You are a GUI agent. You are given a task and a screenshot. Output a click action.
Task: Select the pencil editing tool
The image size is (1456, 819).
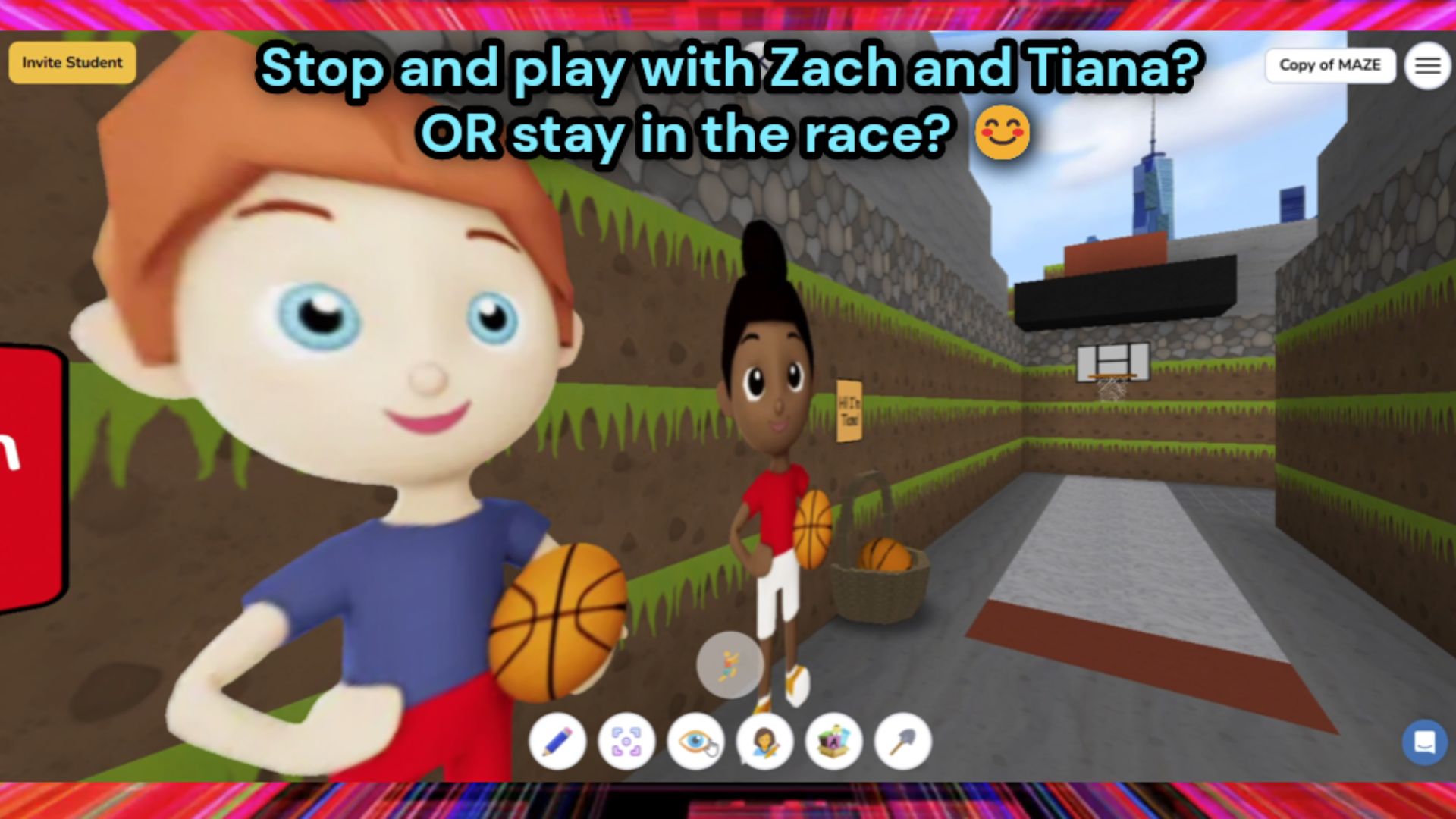[557, 742]
